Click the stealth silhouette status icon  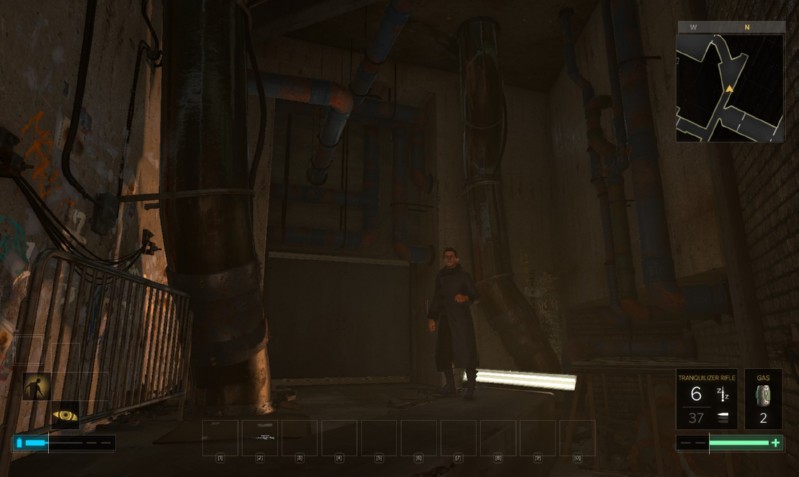pyautogui.click(x=37, y=386)
